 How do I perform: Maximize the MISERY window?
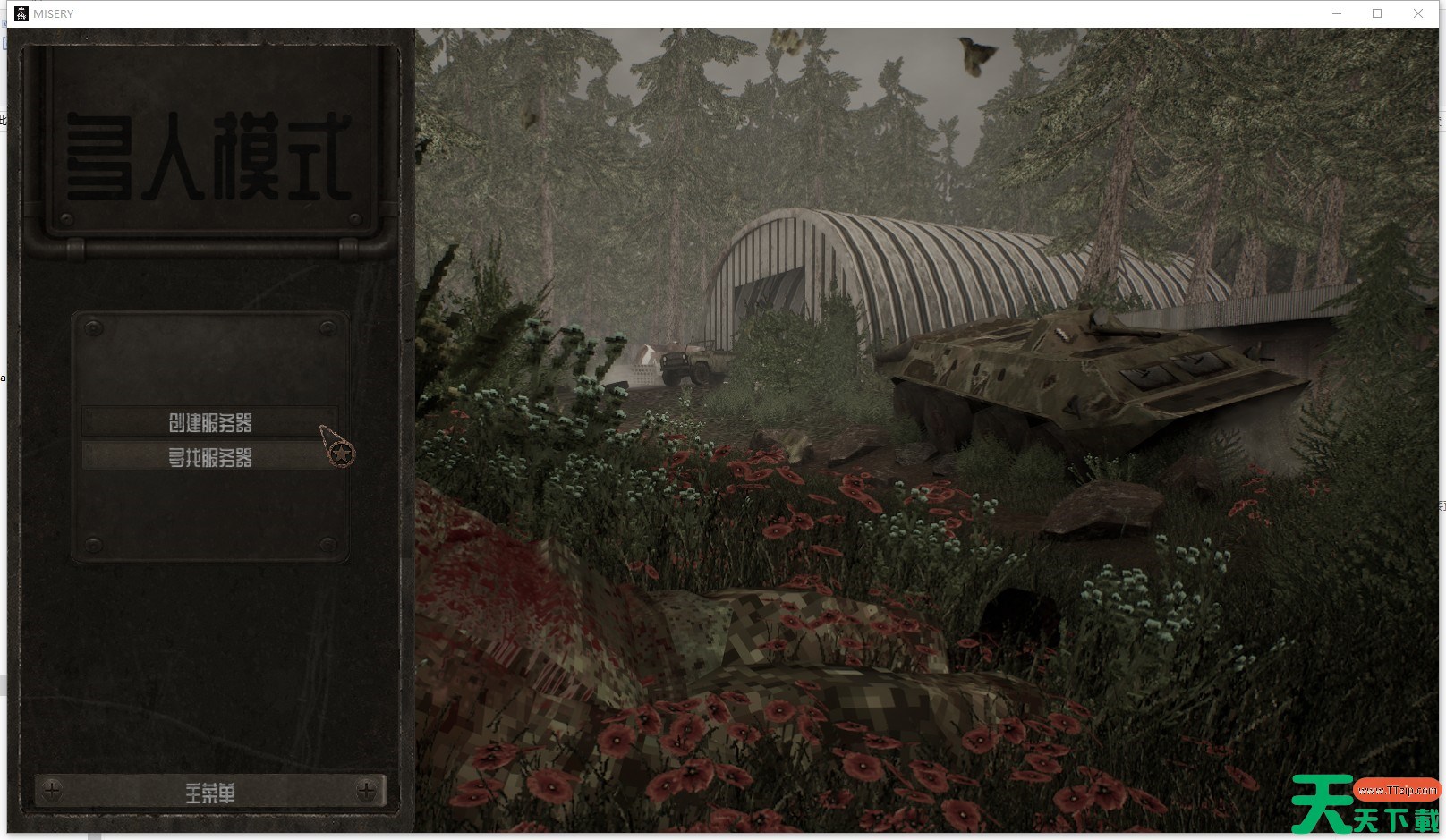click(x=1377, y=13)
